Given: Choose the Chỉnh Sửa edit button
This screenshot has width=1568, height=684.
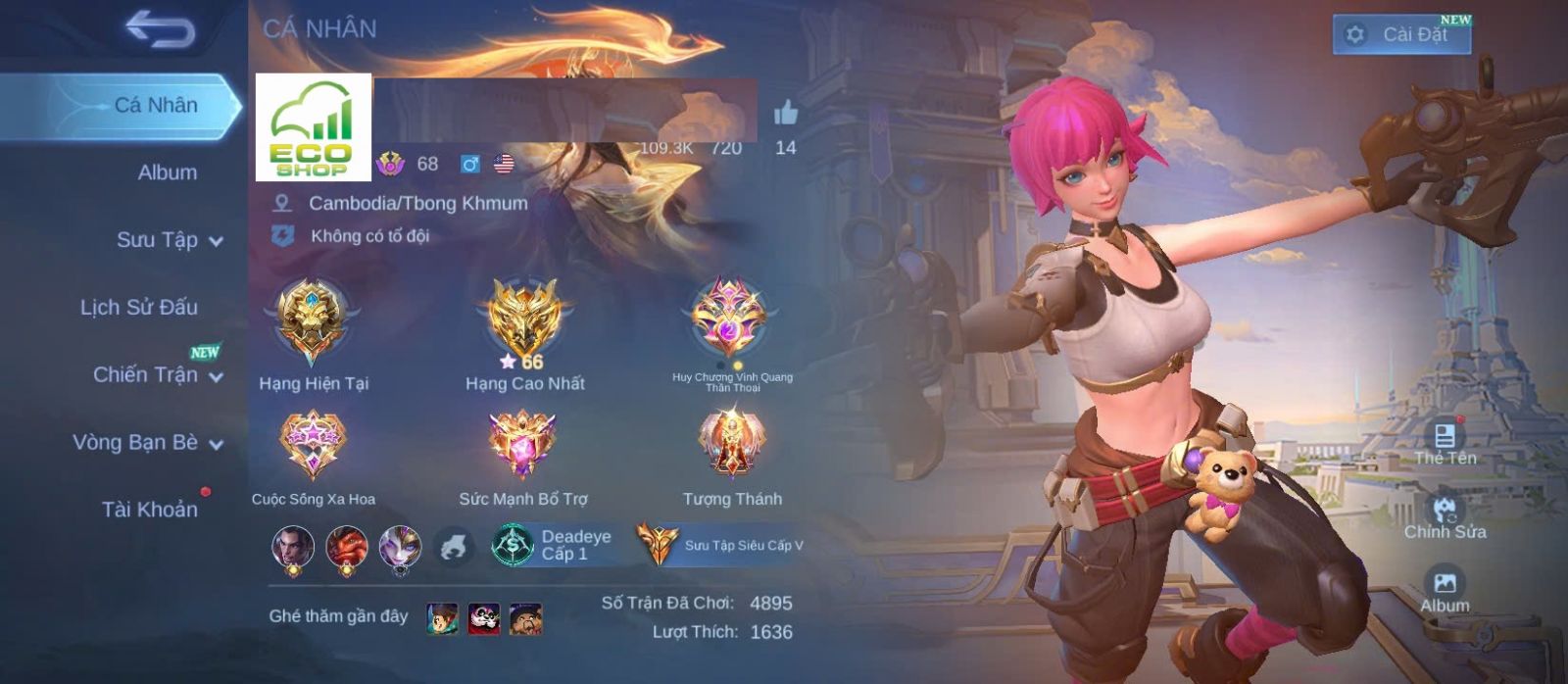Looking at the screenshot, I should 1445,516.
